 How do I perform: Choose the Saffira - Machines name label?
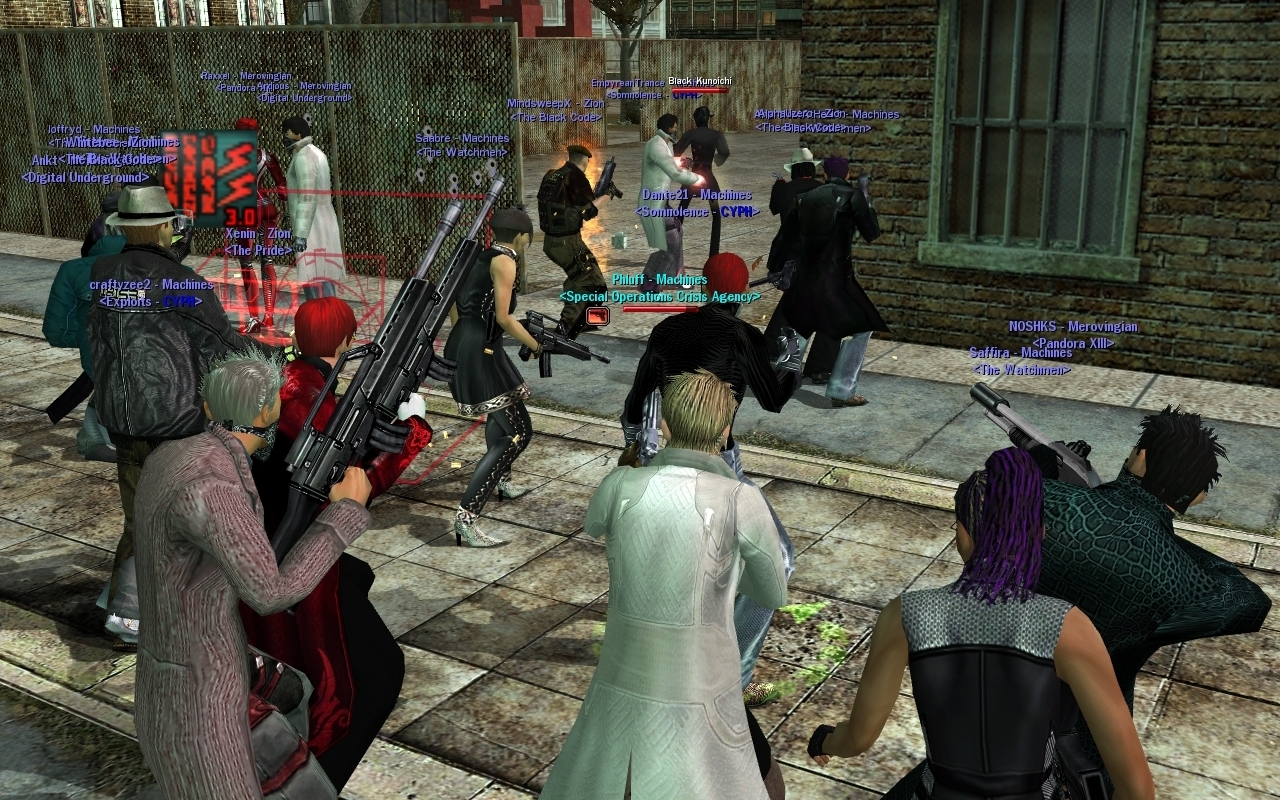click(1020, 353)
